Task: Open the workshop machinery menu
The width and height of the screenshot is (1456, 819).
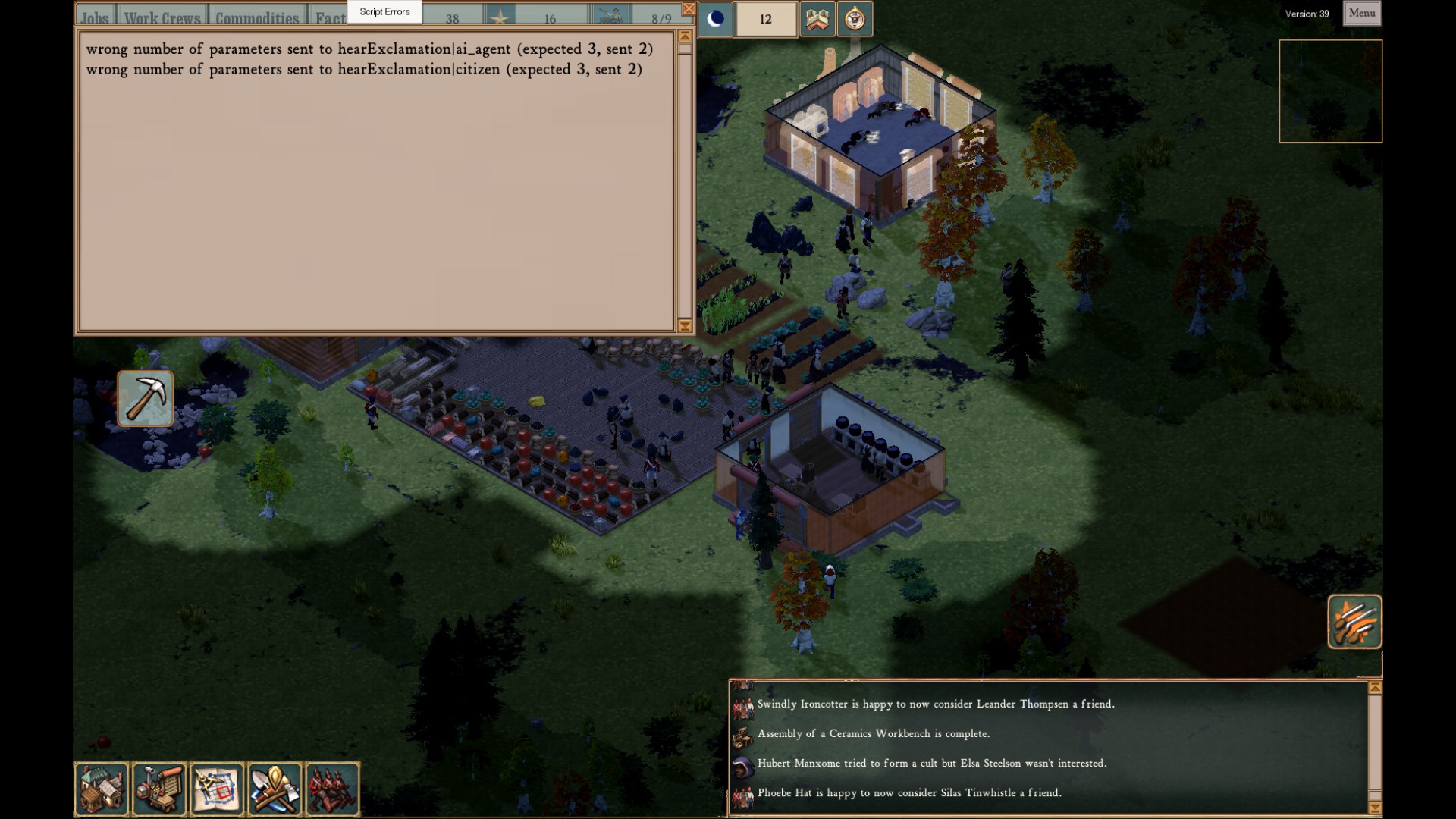Action: tap(159, 789)
